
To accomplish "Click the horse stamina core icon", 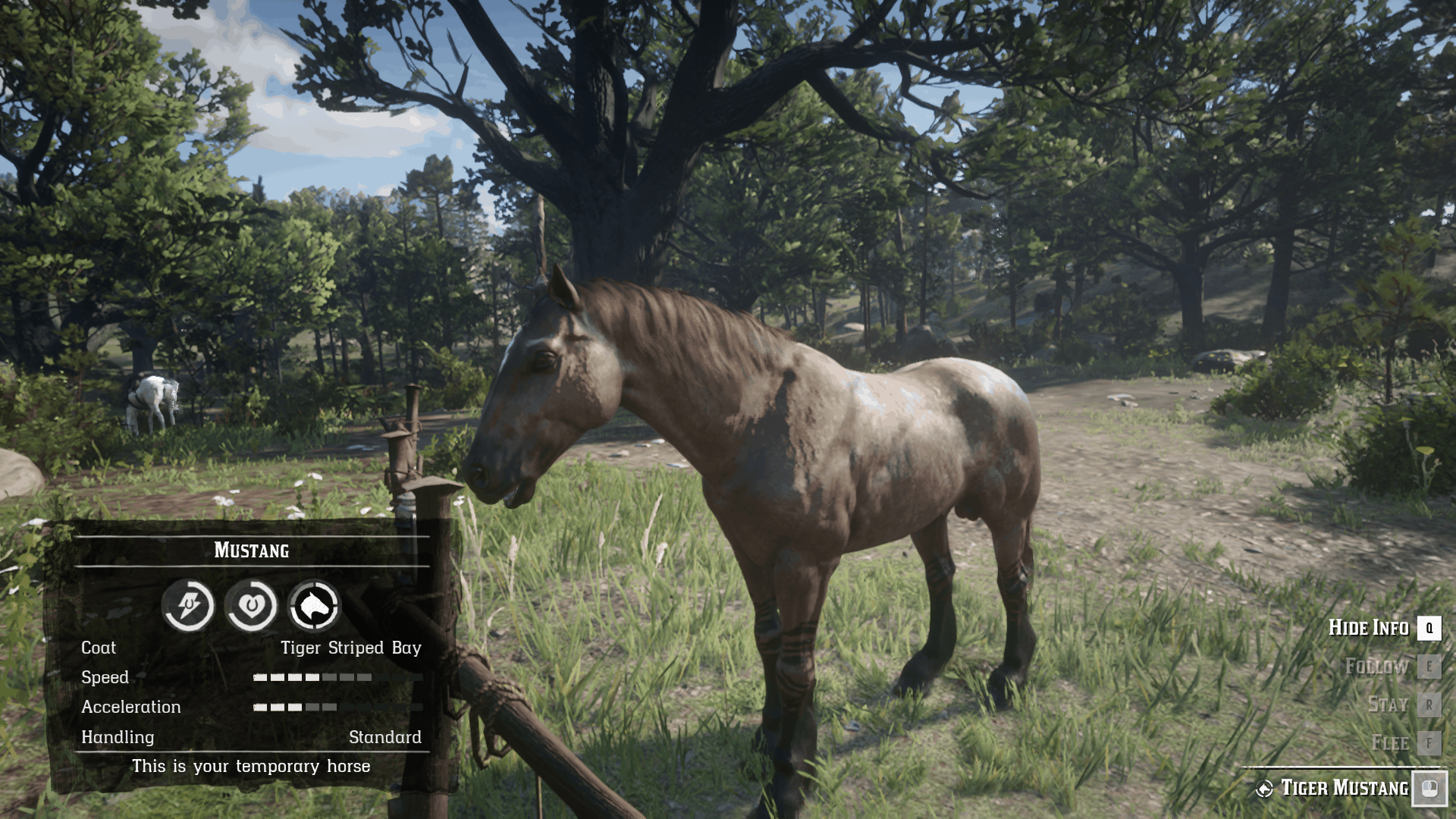I will [188, 605].
